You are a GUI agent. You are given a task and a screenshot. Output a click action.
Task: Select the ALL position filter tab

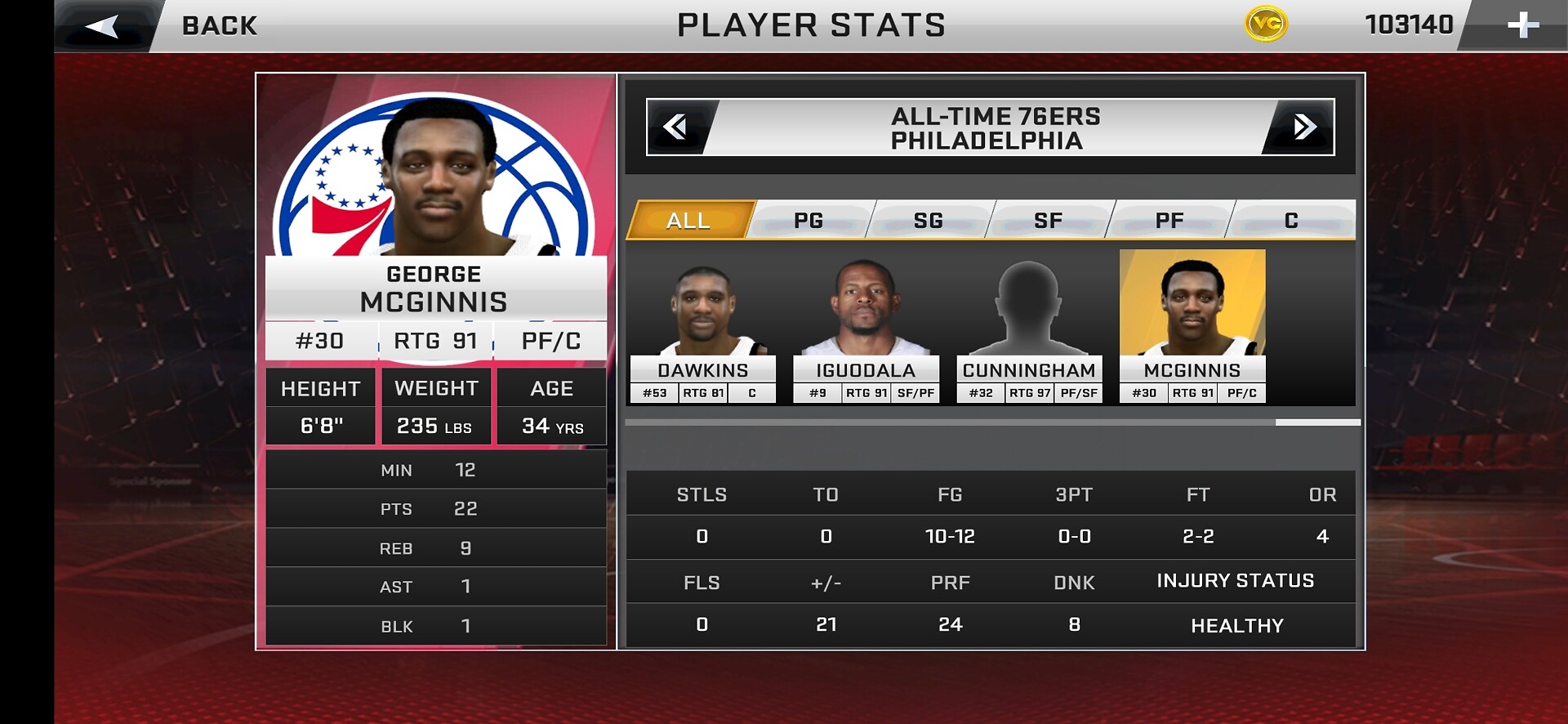pyautogui.click(x=688, y=221)
